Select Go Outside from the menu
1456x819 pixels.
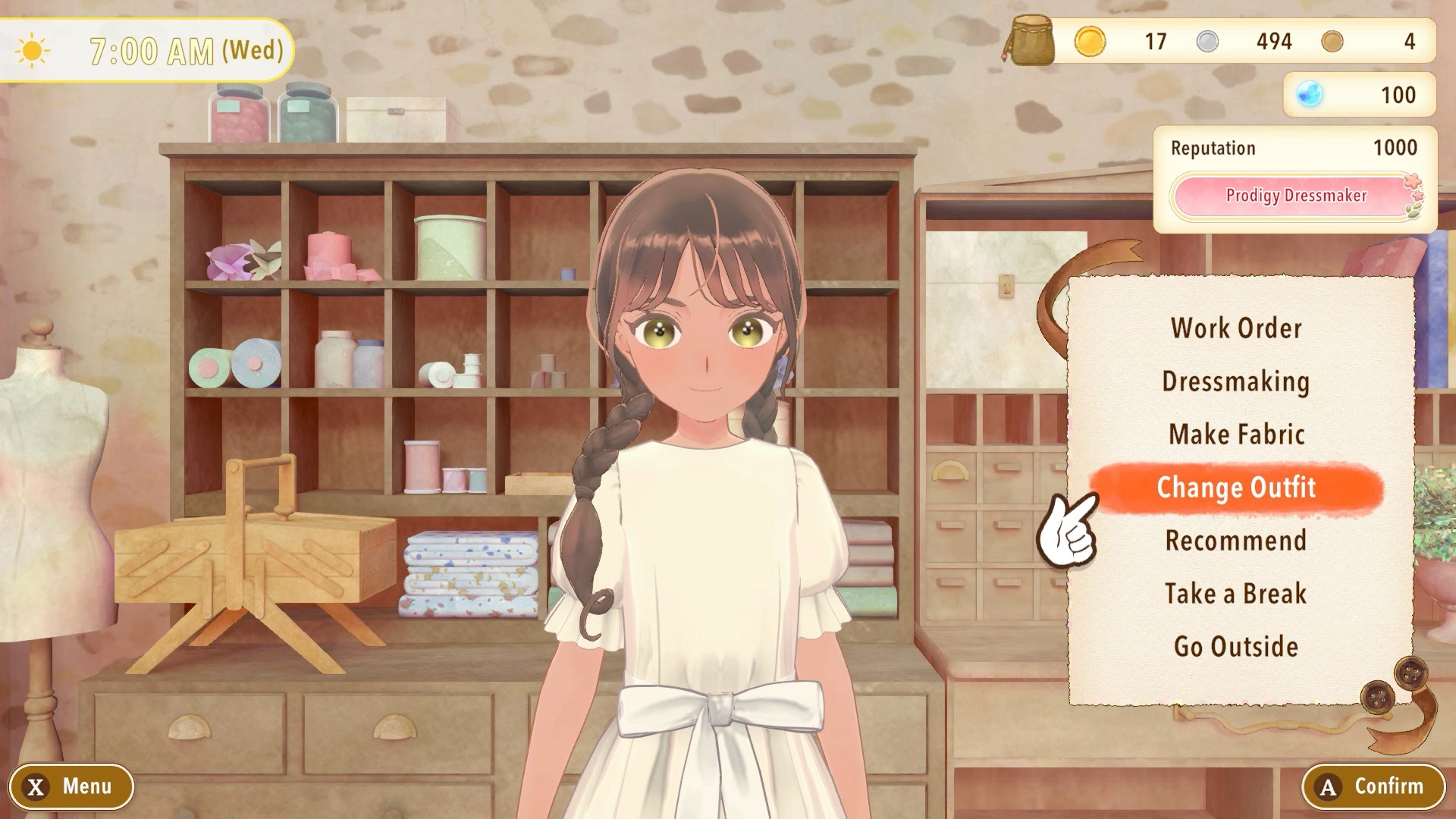1236,647
